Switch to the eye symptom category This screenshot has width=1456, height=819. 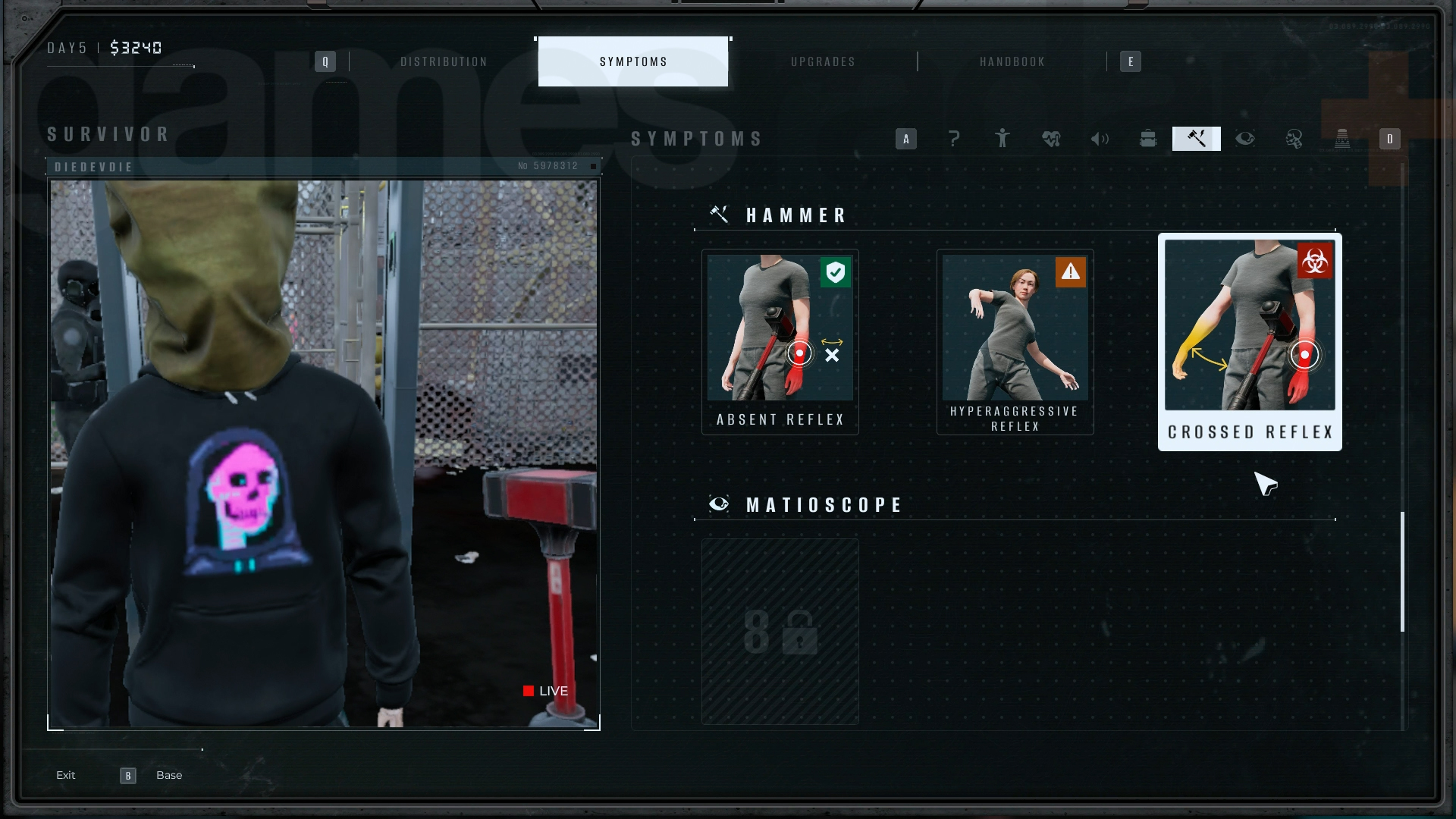(1245, 139)
